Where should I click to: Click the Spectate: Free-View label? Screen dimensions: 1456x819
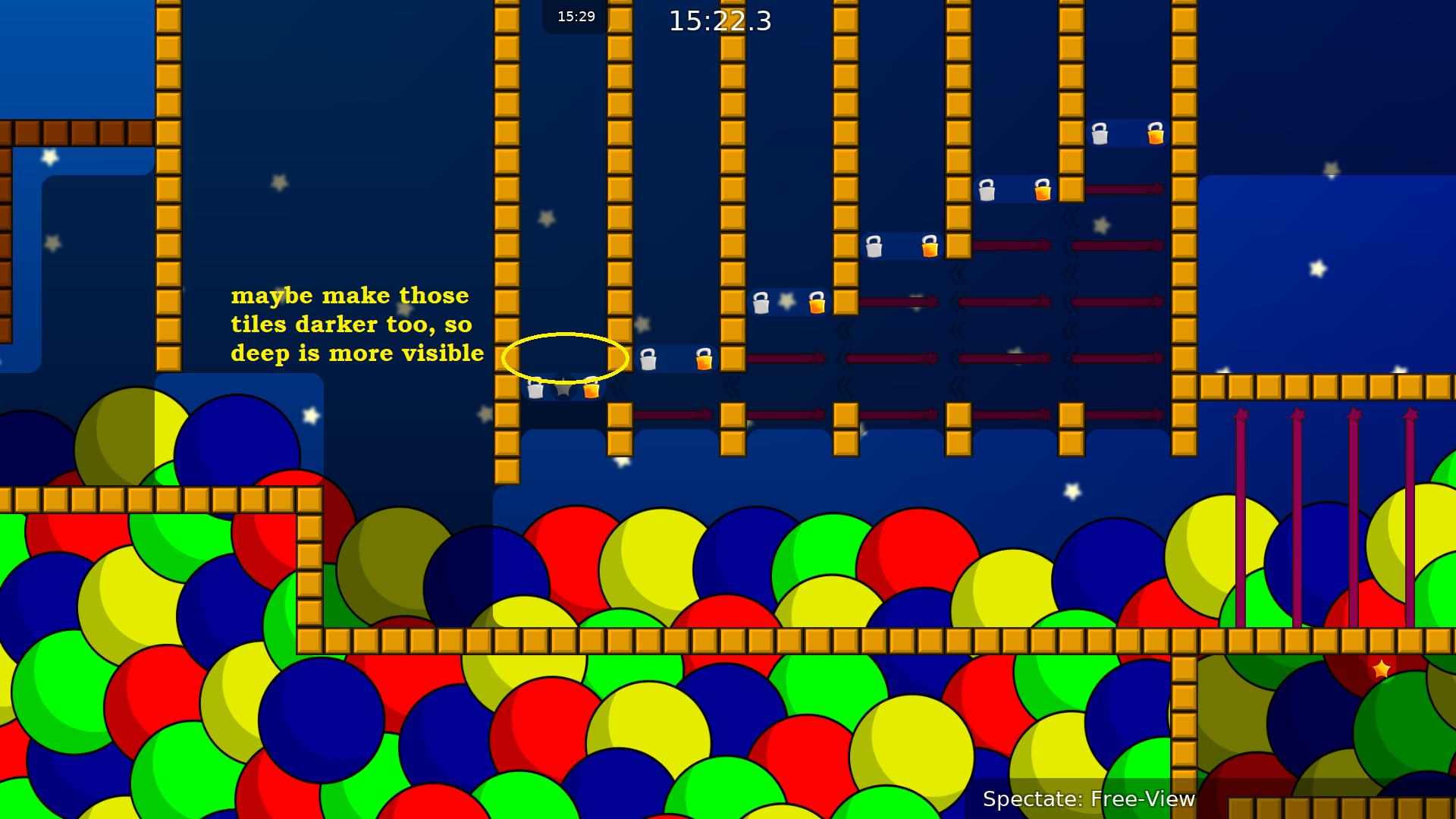(x=1089, y=799)
